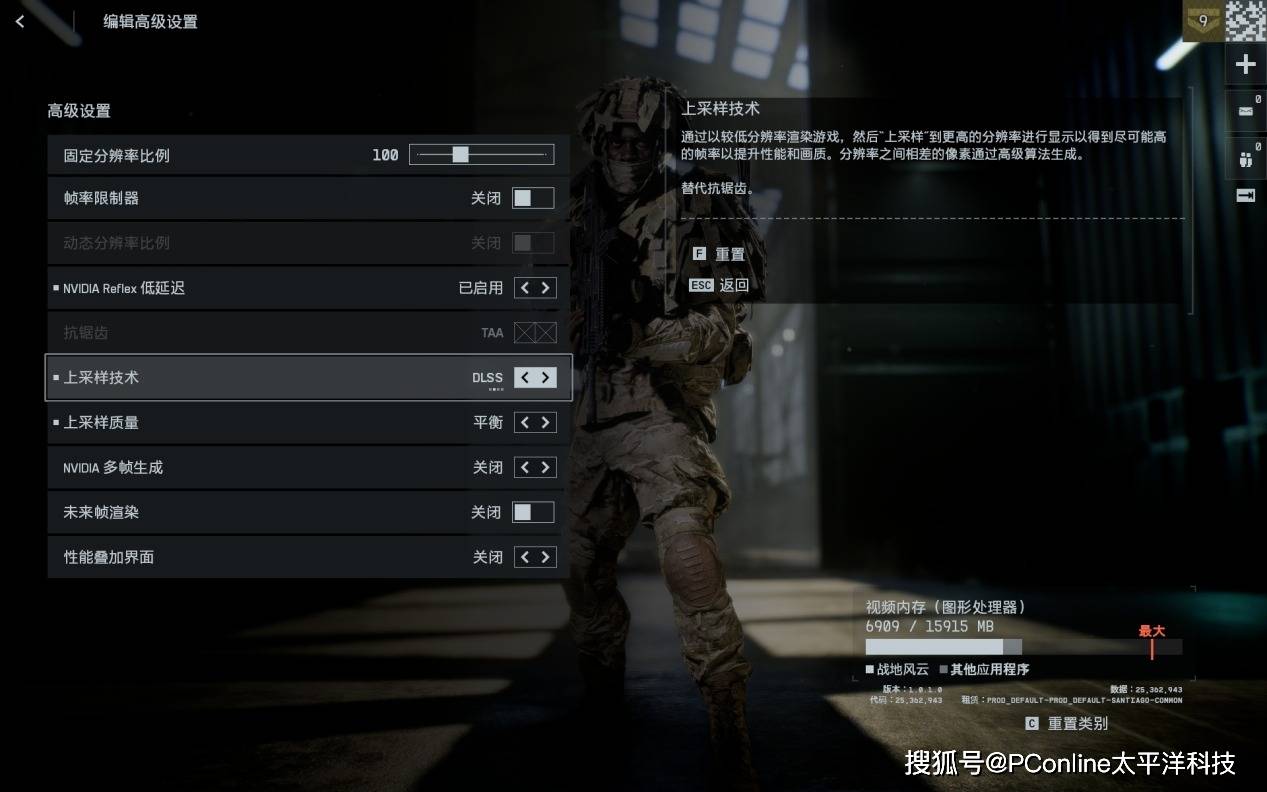Switch upsampling technique with right arrow
This screenshot has width=1267, height=792.
tap(546, 377)
